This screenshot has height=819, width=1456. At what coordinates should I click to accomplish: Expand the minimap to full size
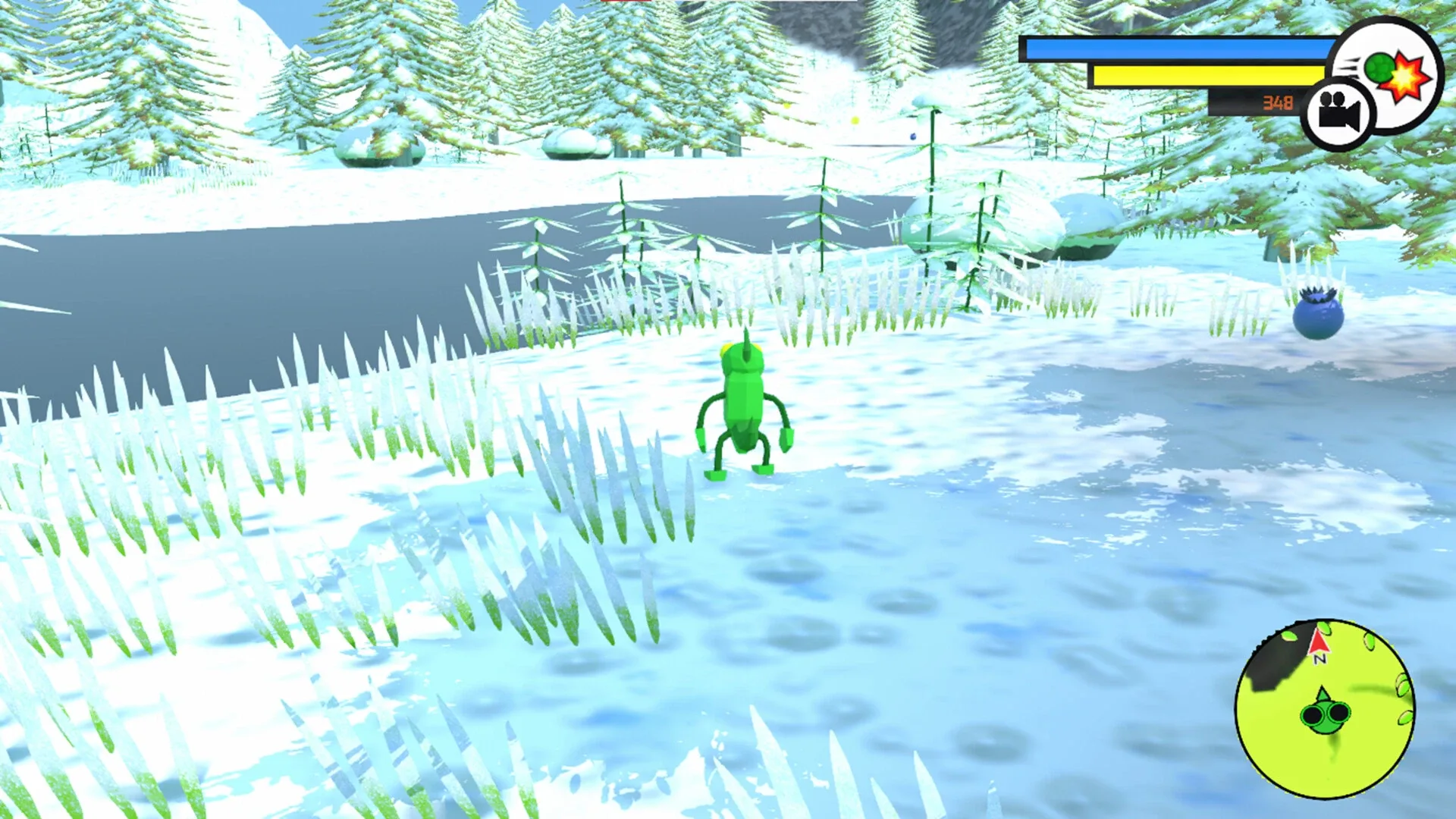pyautogui.click(x=1326, y=709)
